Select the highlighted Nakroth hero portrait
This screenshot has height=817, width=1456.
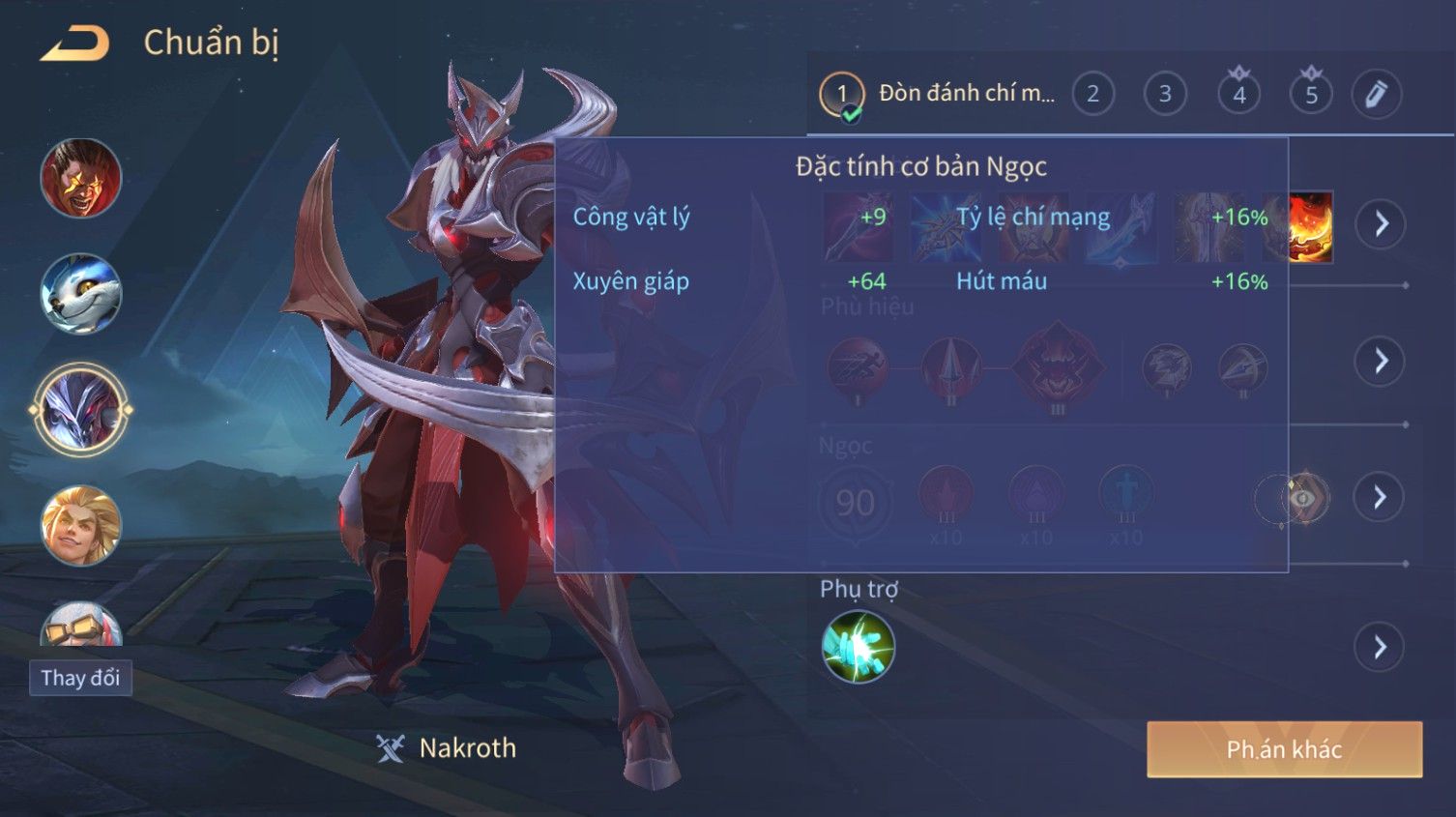81,410
